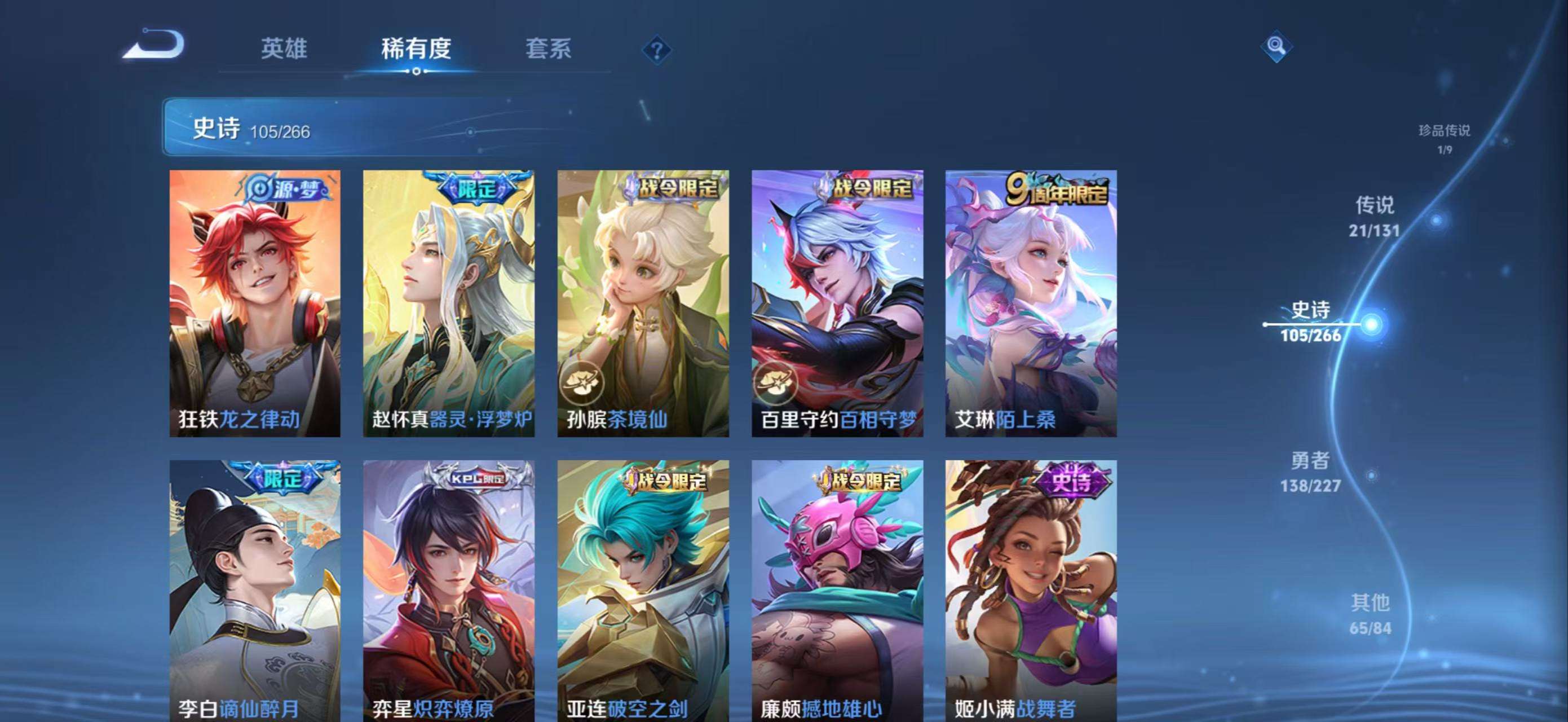Choose 李白 谪仙醉月 skin card
Screen dimensions: 1568x722
tap(255, 591)
